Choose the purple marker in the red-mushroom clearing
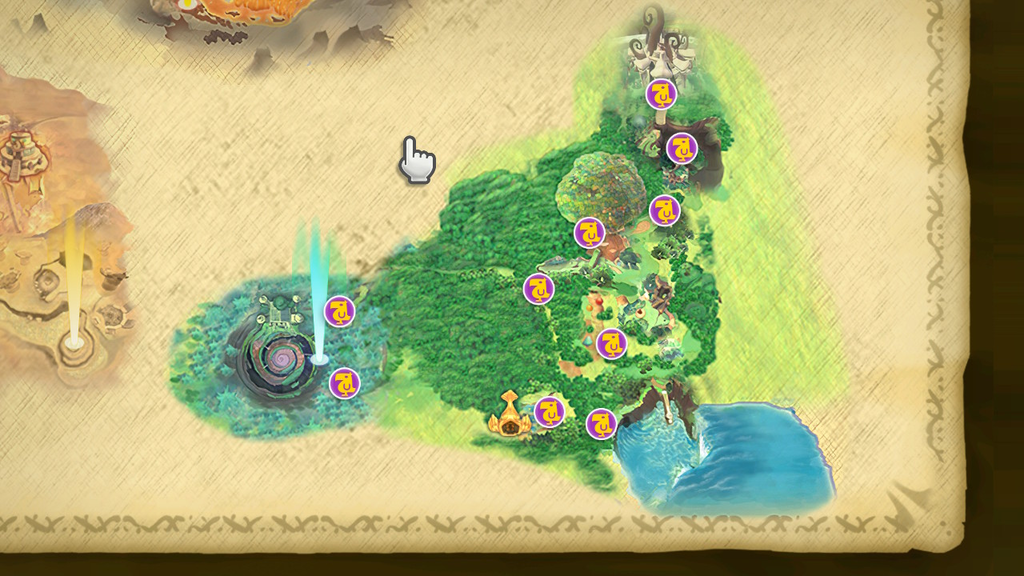The image size is (1024, 576). (611, 343)
